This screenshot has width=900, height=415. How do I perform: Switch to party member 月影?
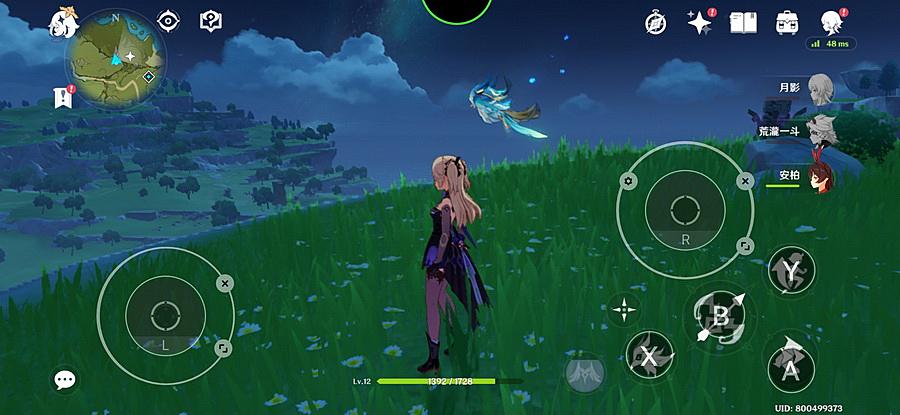pyautogui.click(x=820, y=85)
